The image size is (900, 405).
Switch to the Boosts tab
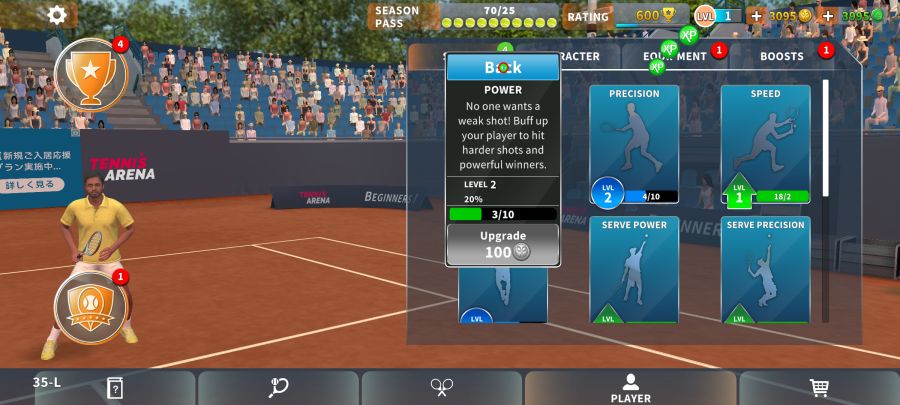click(x=781, y=56)
